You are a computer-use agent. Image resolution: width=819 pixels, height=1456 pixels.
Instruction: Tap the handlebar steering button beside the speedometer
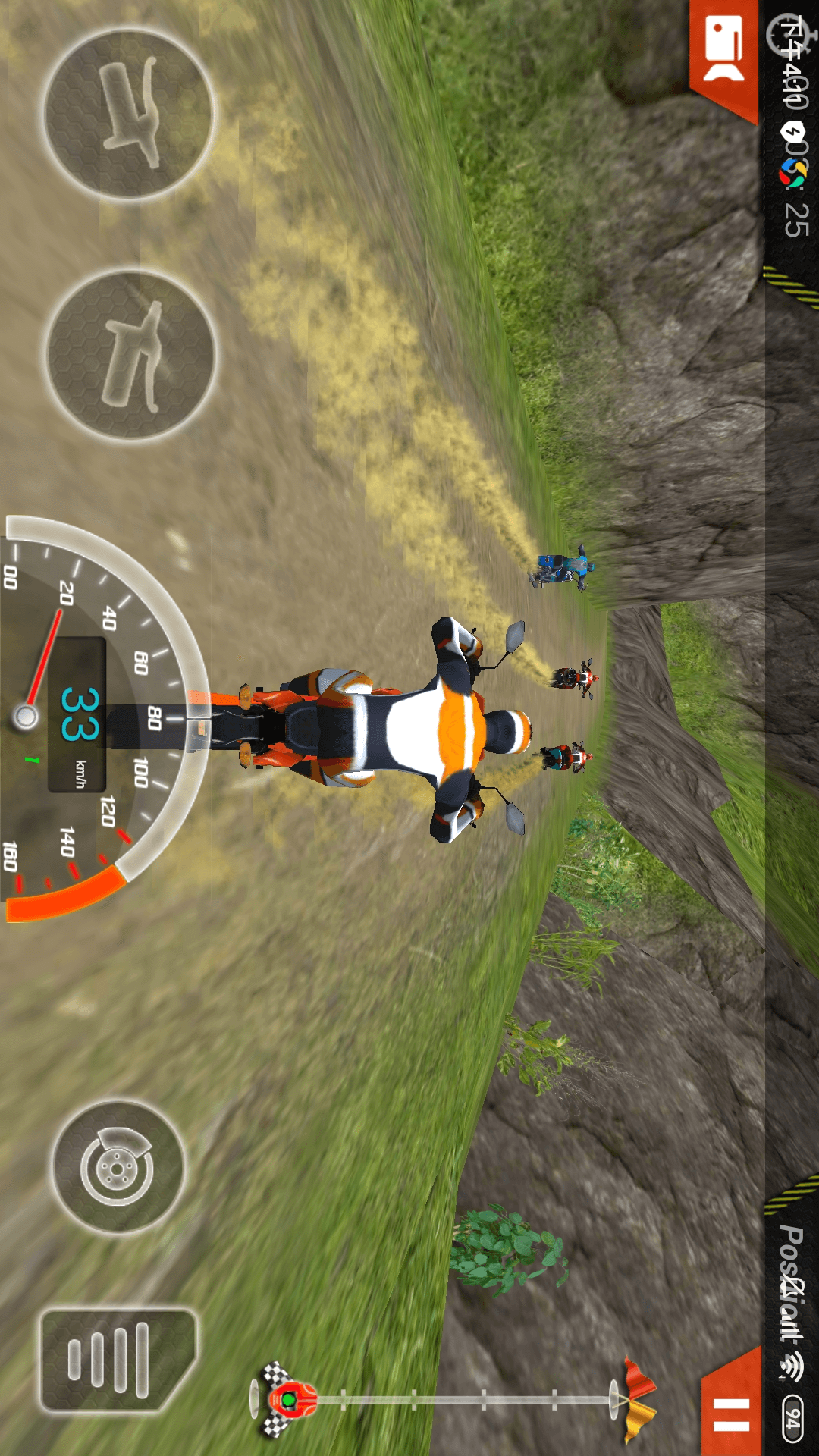130,355
